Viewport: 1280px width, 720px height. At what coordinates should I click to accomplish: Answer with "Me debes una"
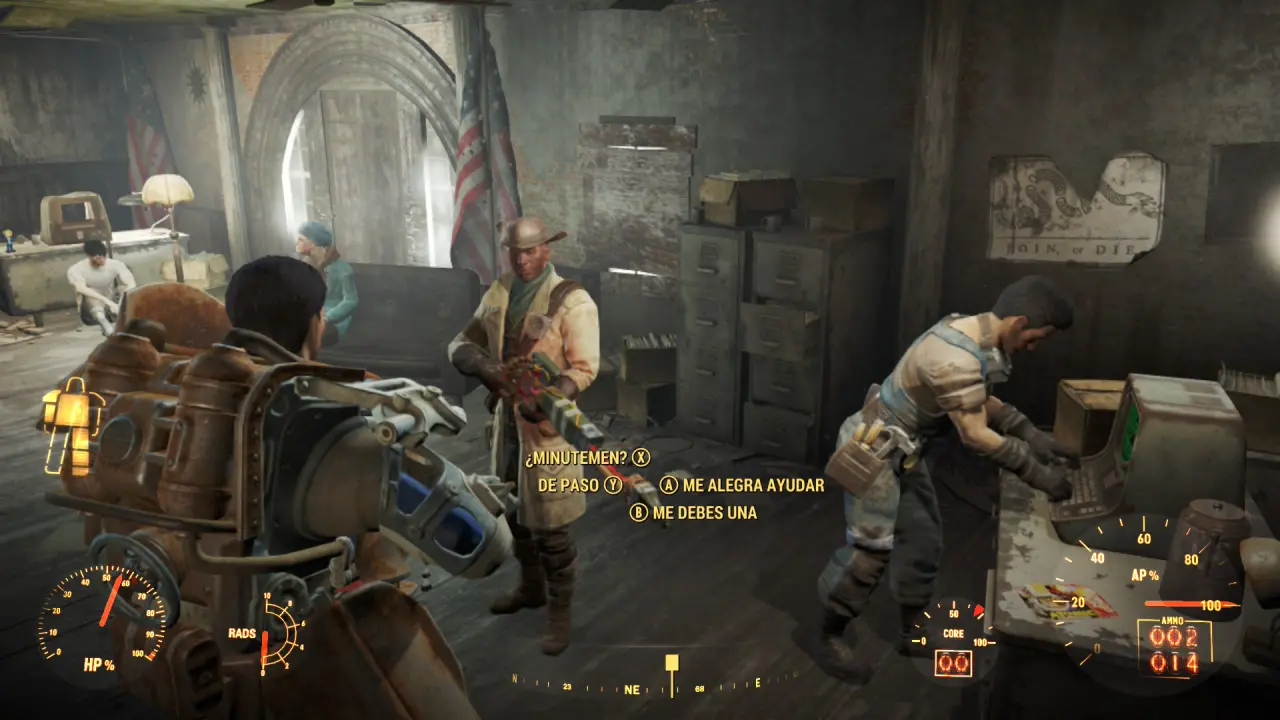(704, 513)
